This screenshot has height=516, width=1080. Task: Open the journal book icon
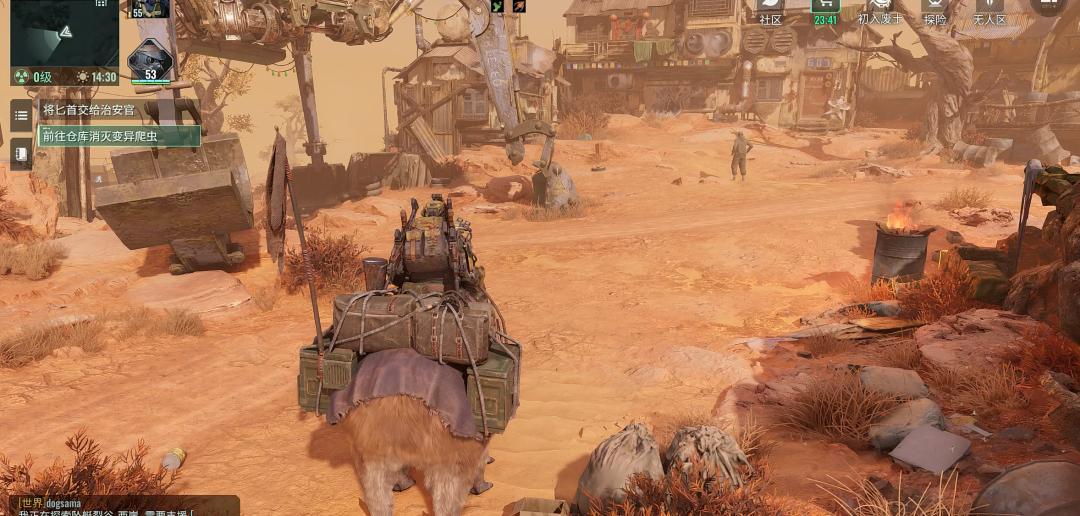point(21,154)
